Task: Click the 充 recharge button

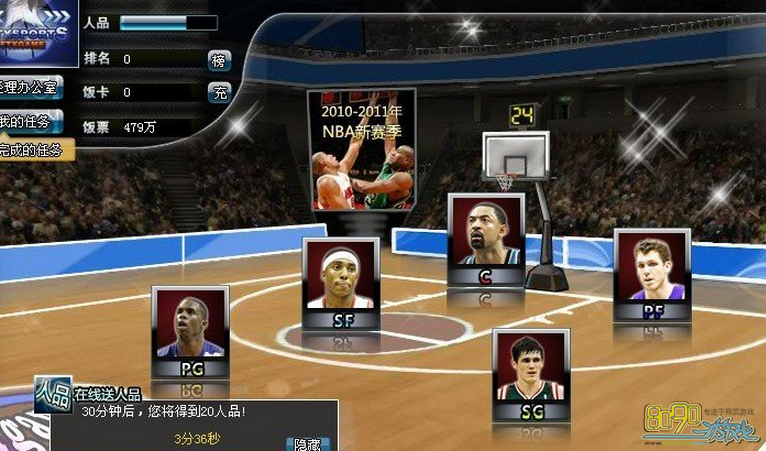Action: click(x=219, y=93)
